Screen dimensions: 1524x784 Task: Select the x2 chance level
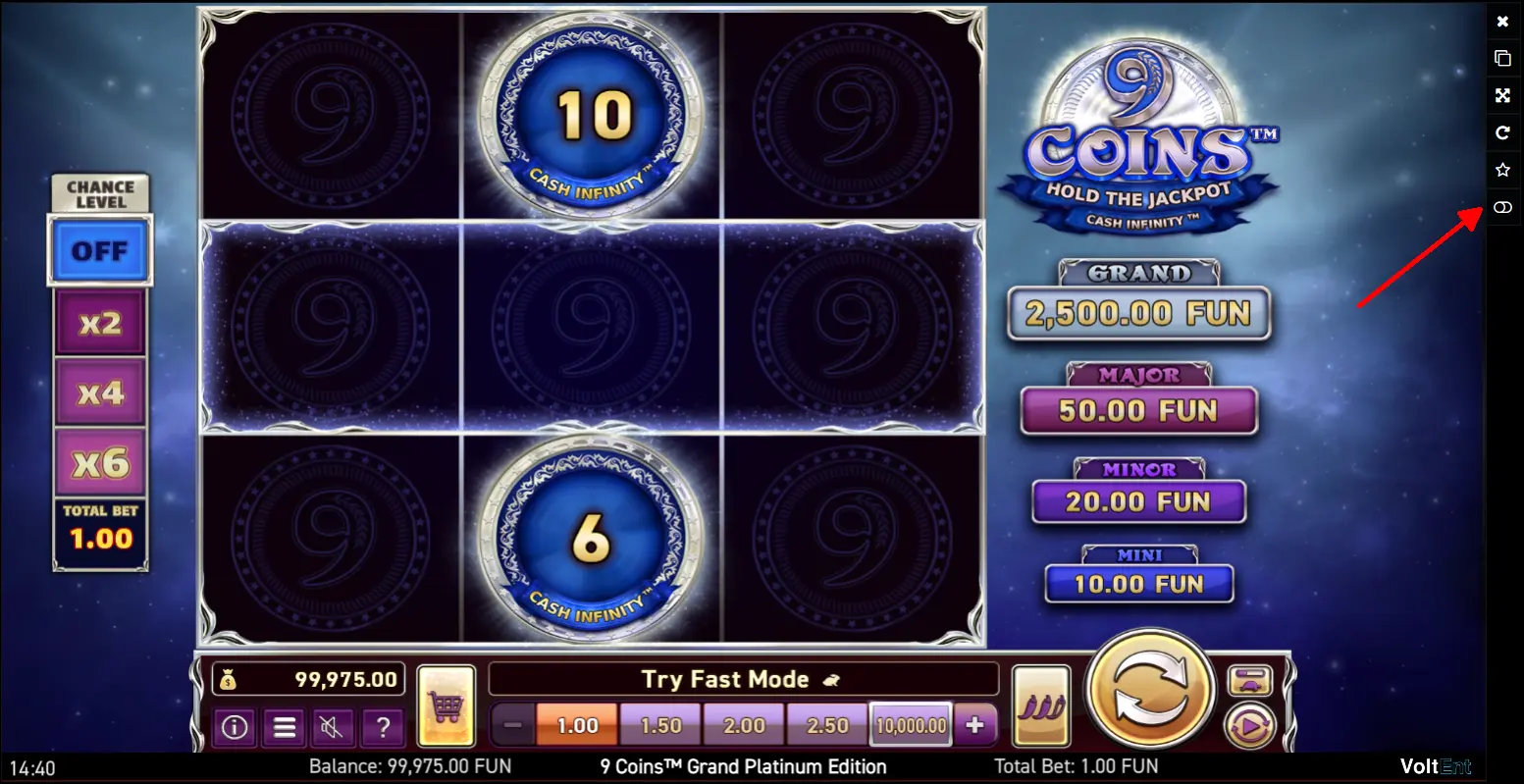pos(100,322)
